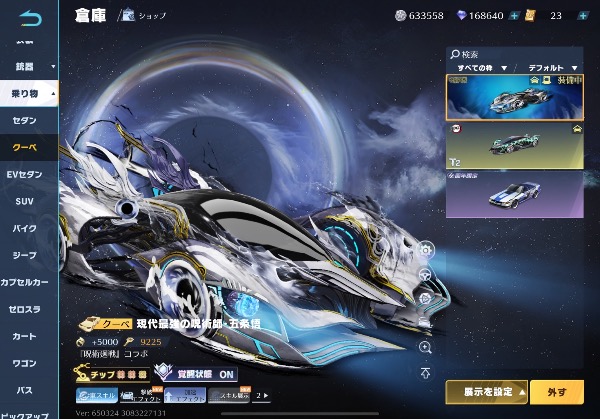Select the ジープ category

point(25,255)
